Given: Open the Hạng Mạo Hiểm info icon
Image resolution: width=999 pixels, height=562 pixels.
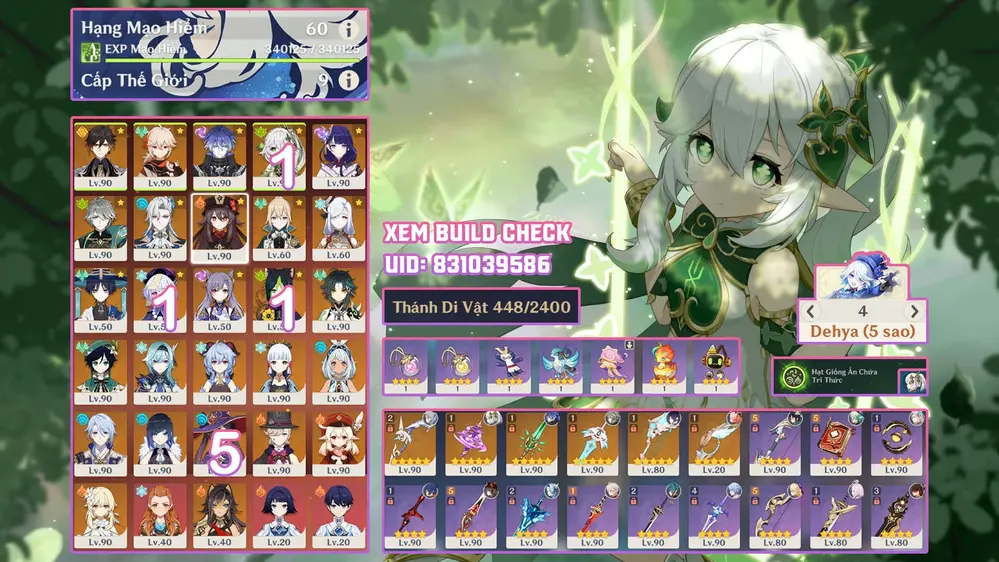Looking at the screenshot, I should coord(348,29).
